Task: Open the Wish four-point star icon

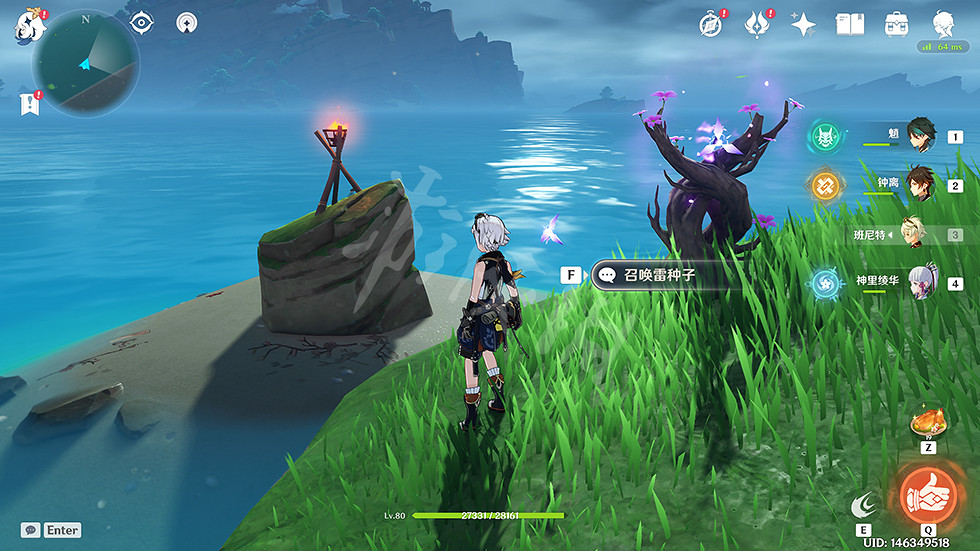Action: (x=803, y=24)
